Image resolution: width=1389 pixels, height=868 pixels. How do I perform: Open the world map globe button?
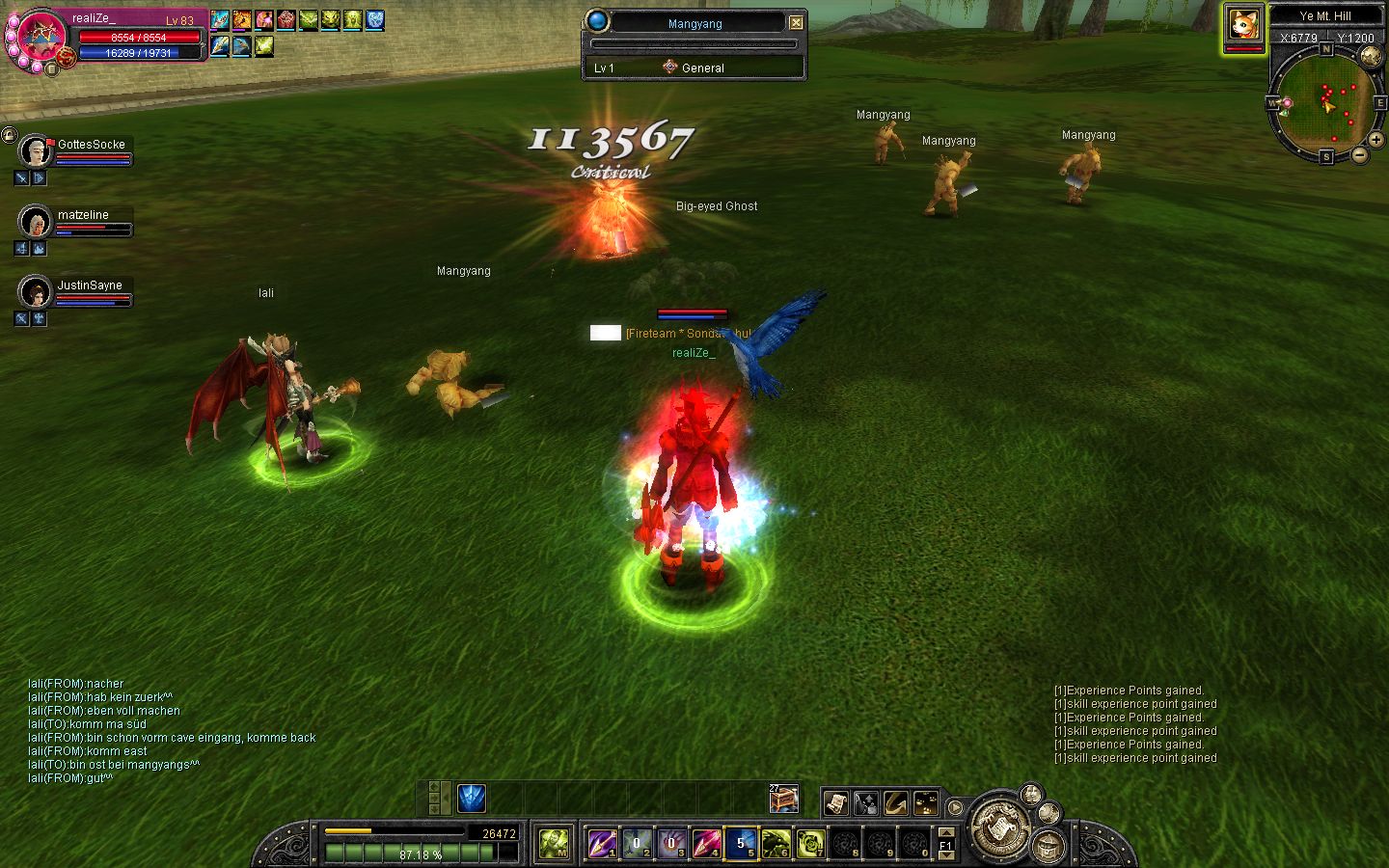(x=1371, y=57)
